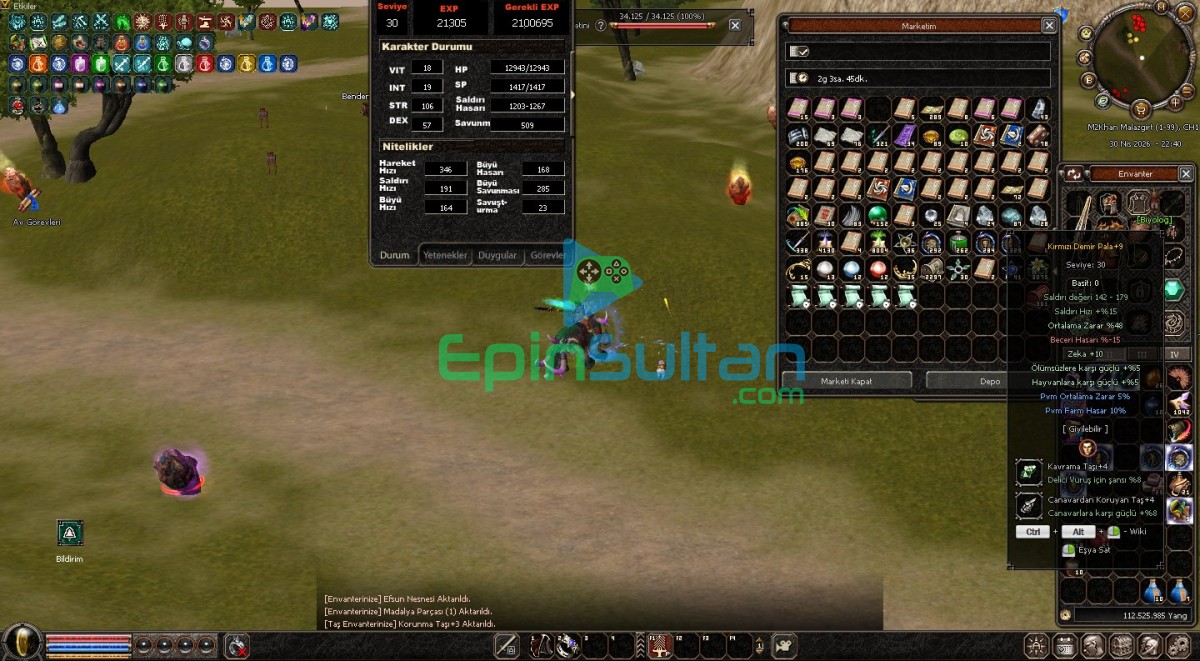Open the Duygular tab
Image resolution: width=1200 pixels, height=661 pixels.
(497, 255)
